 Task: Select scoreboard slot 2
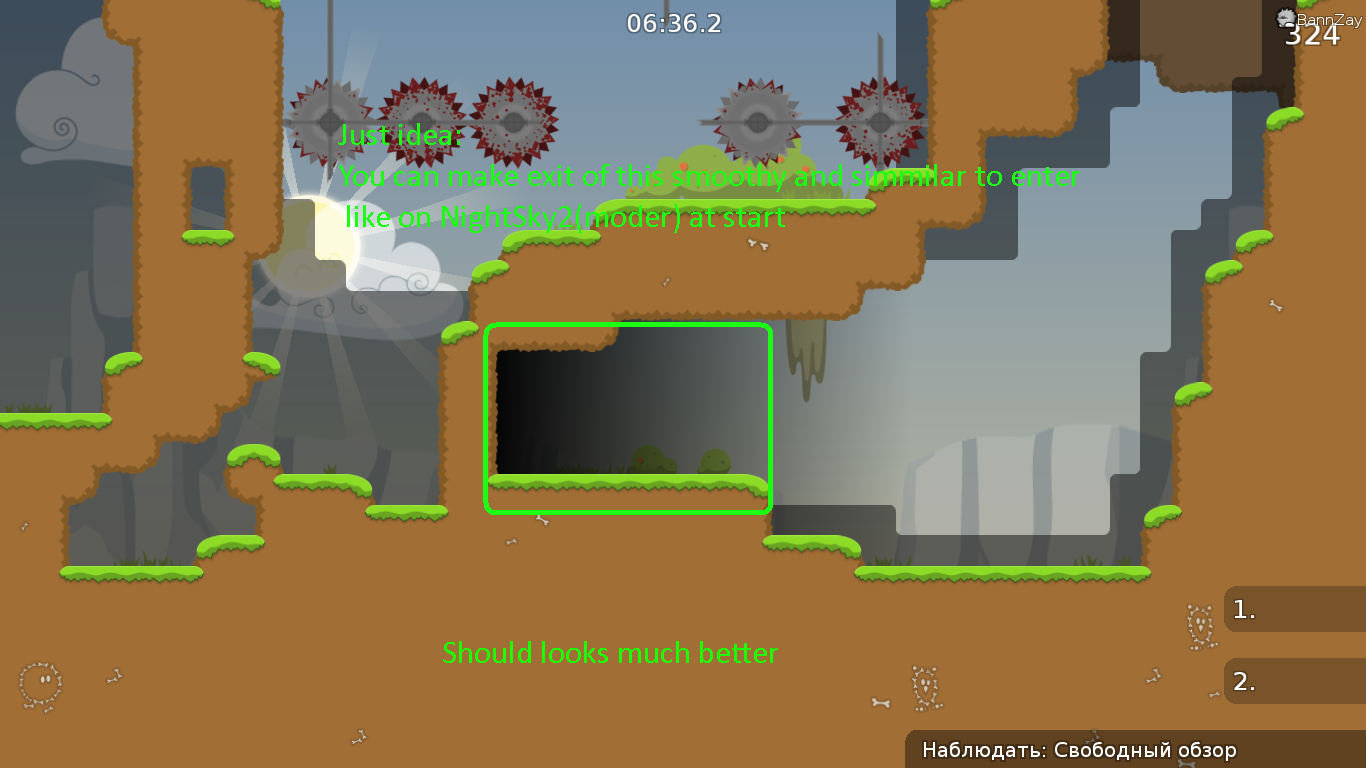point(1293,681)
